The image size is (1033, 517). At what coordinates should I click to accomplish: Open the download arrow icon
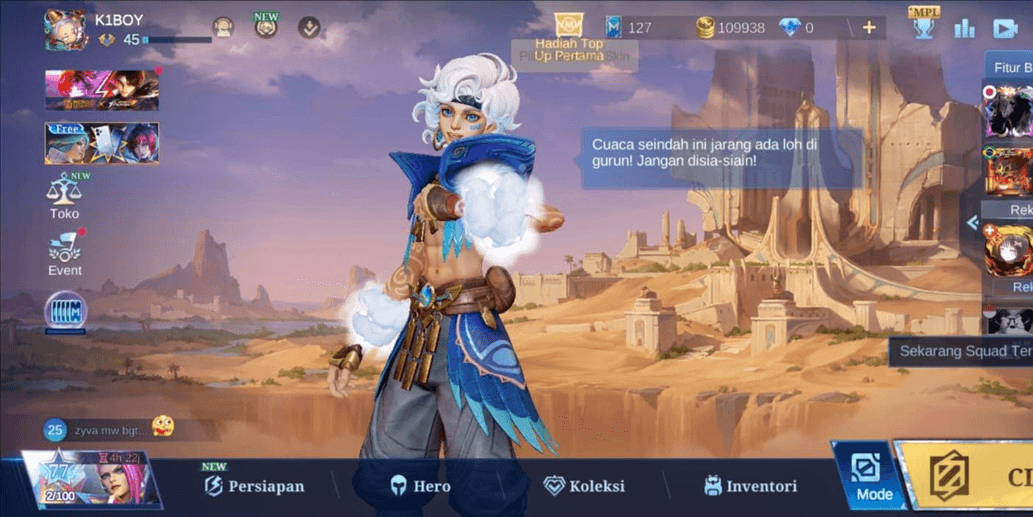[x=310, y=28]
